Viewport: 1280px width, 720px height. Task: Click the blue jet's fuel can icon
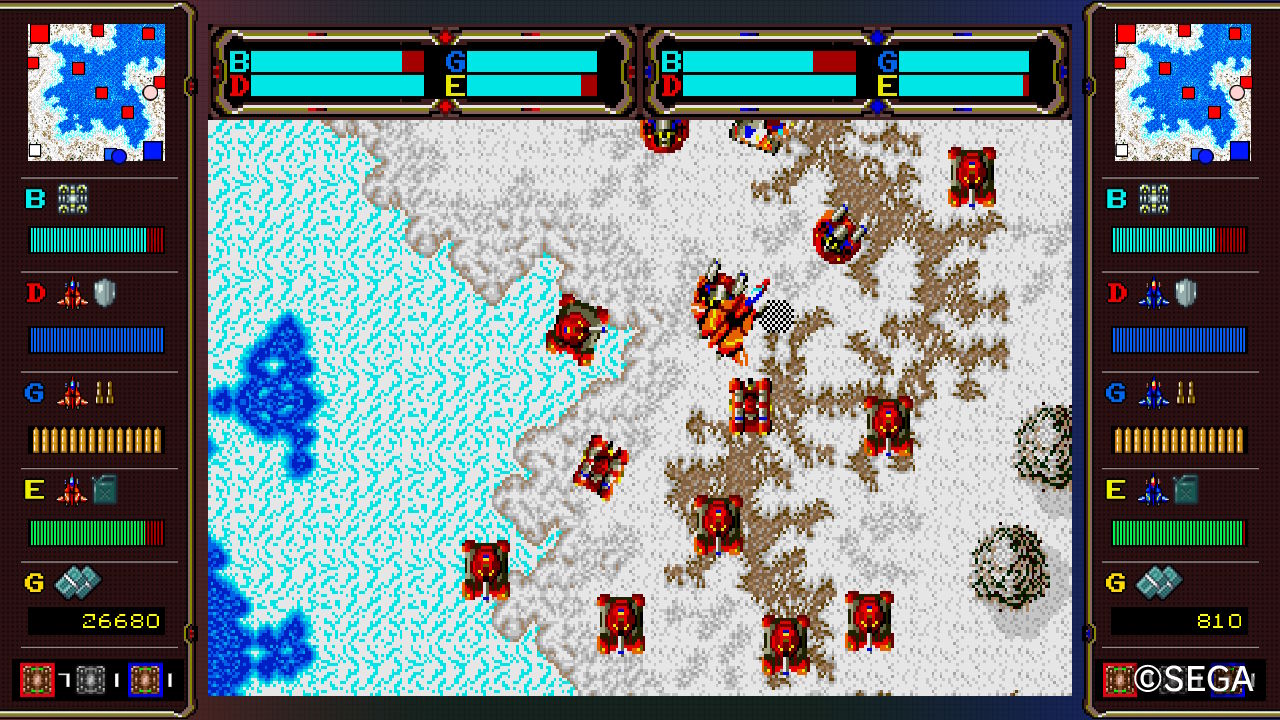tap(1186, 490)
